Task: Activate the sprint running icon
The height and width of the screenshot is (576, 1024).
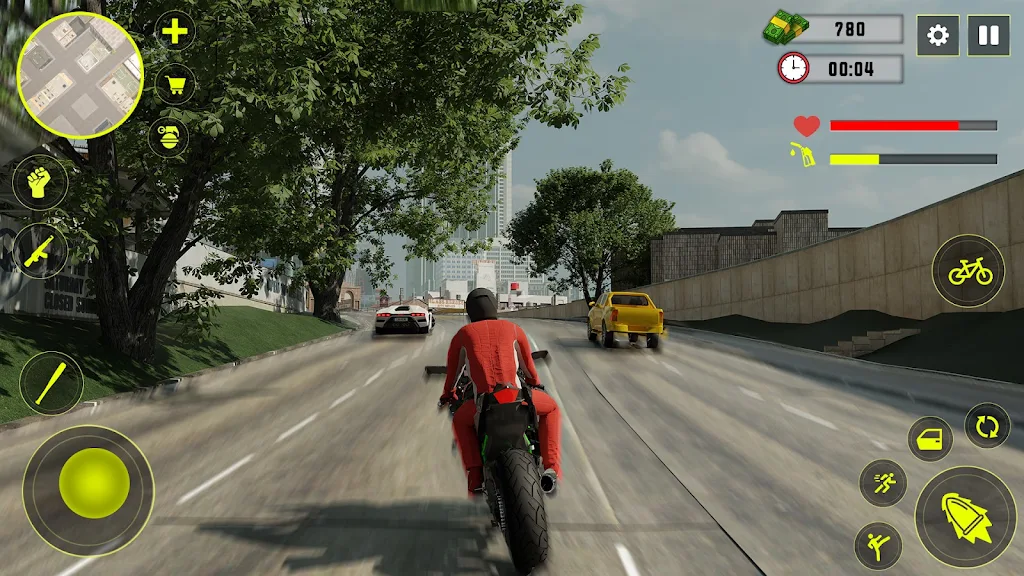Action: pyautogui.click(x=883, y=483)
